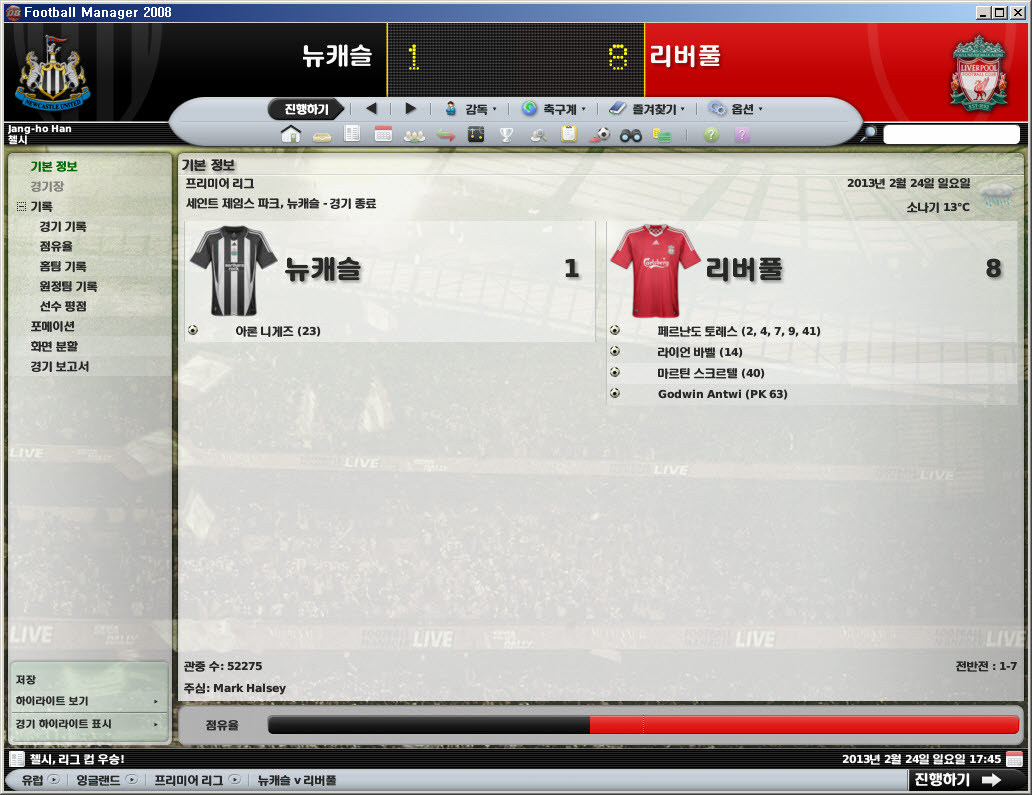Image resolution: width=1032 pixels, height=795 pixels.
Task: Open 선수 평점 player ratings
Action: click(x=63, y=306)
